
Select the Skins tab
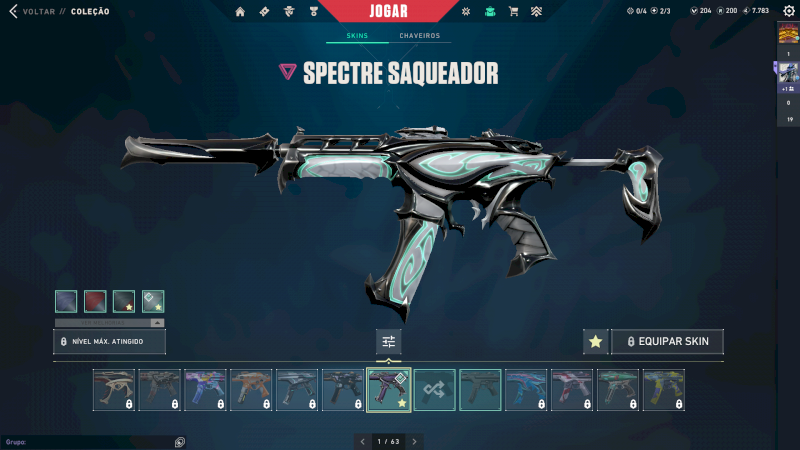(x=357, y=36)
